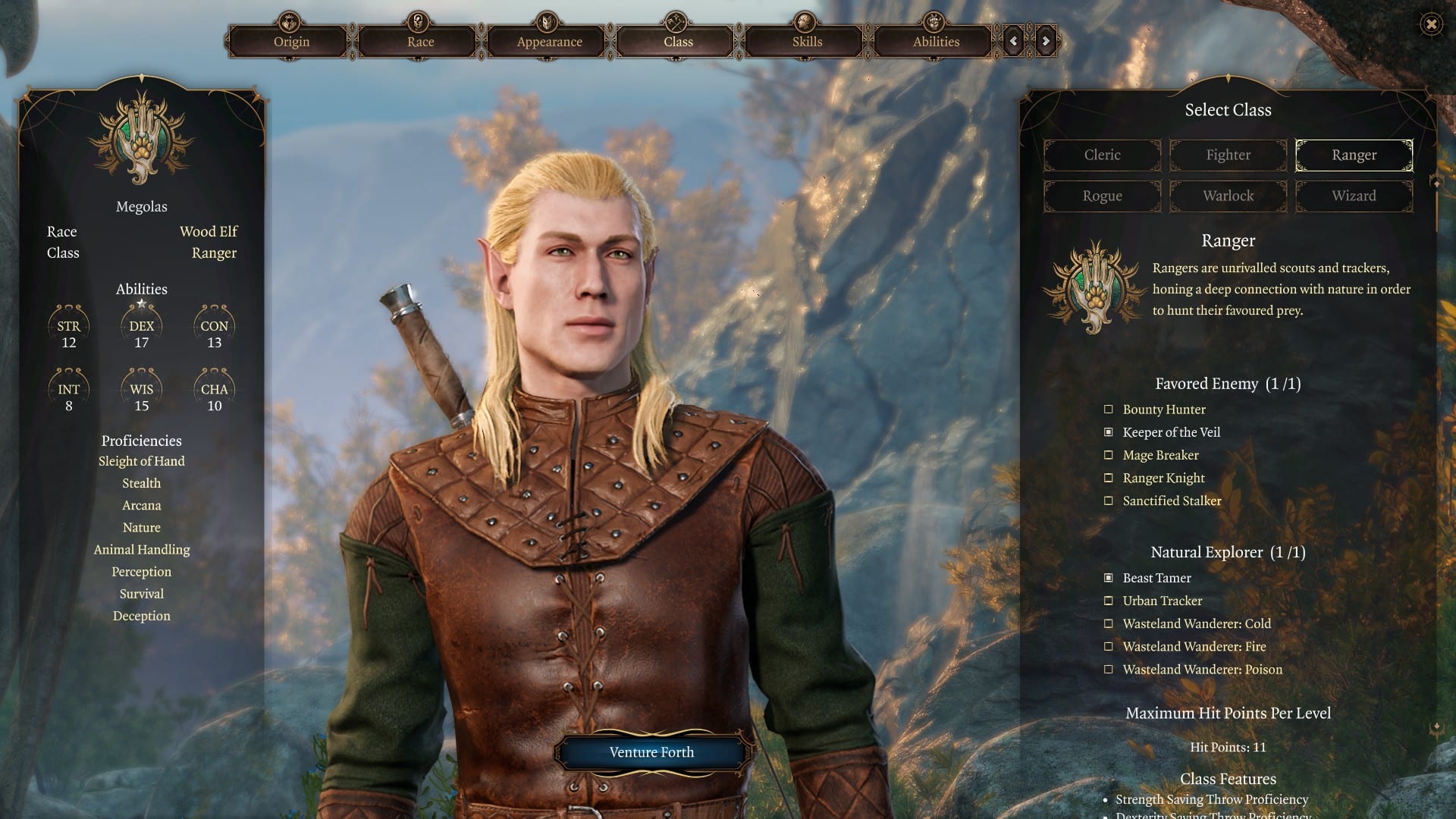Click the Appearance tab mask icon

click(x=546, y=20)
